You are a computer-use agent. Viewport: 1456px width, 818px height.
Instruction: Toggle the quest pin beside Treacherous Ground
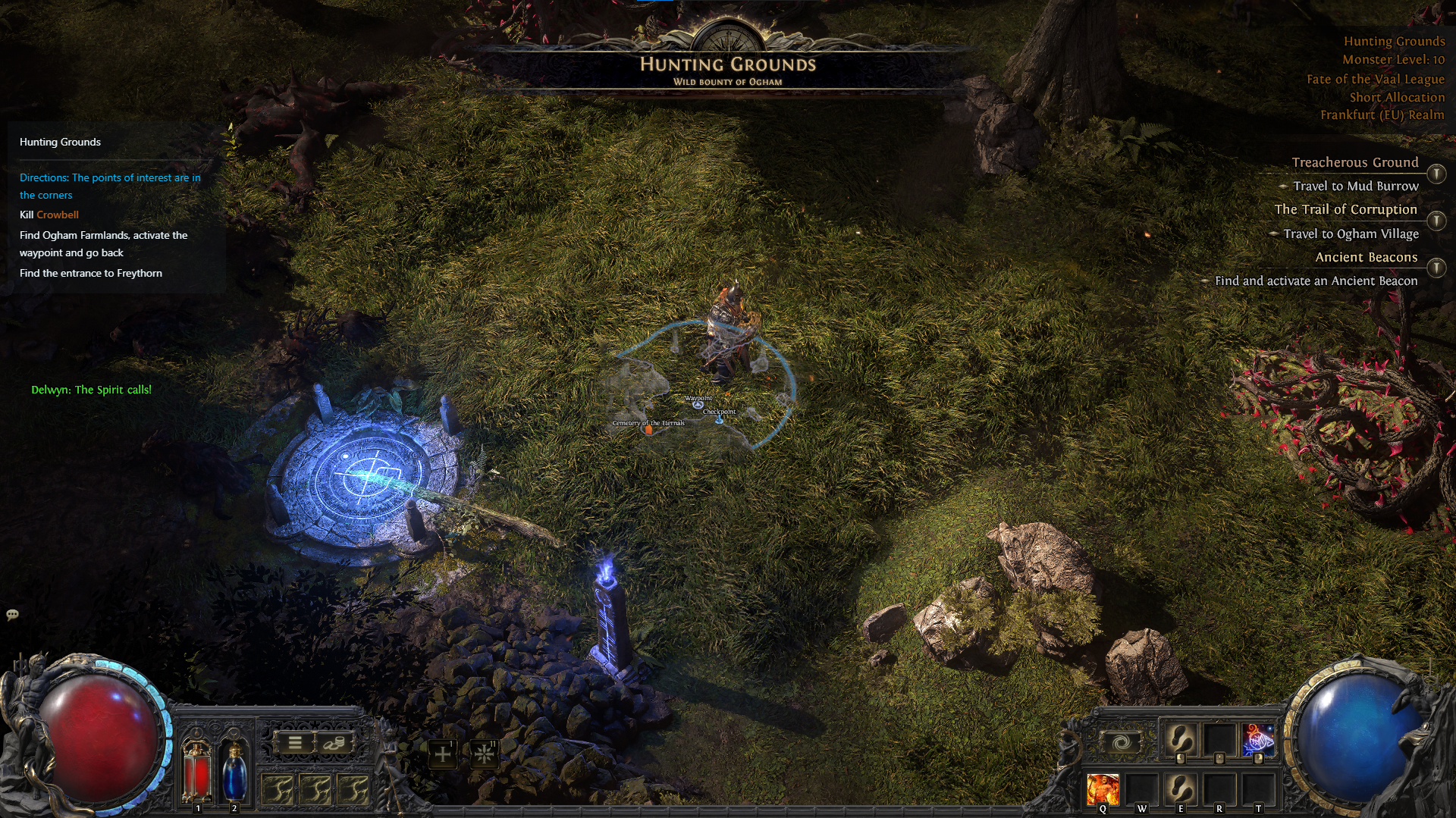(1436, 173)
